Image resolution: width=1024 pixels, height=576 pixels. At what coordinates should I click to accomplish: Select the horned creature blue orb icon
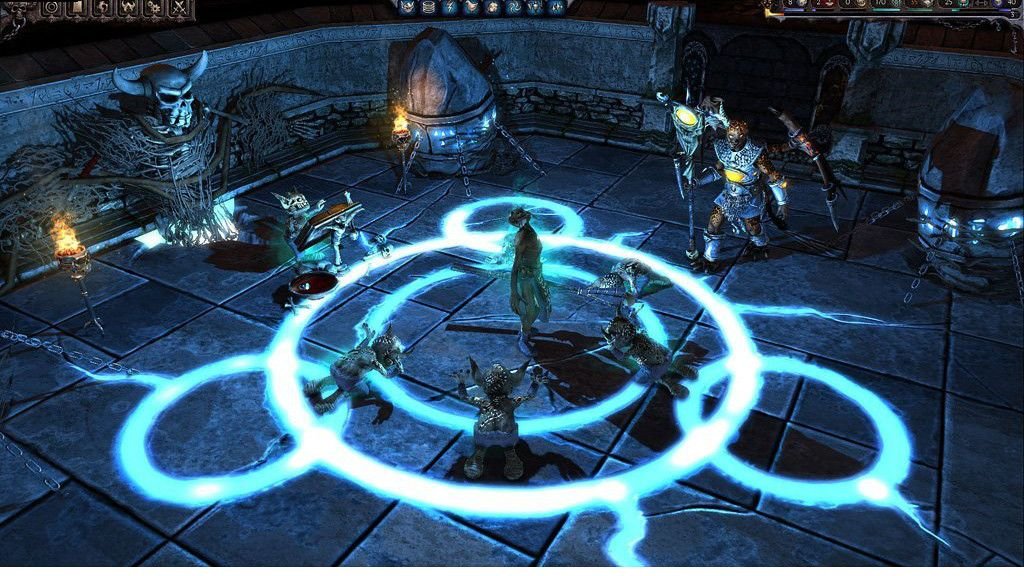coord(407,7)
